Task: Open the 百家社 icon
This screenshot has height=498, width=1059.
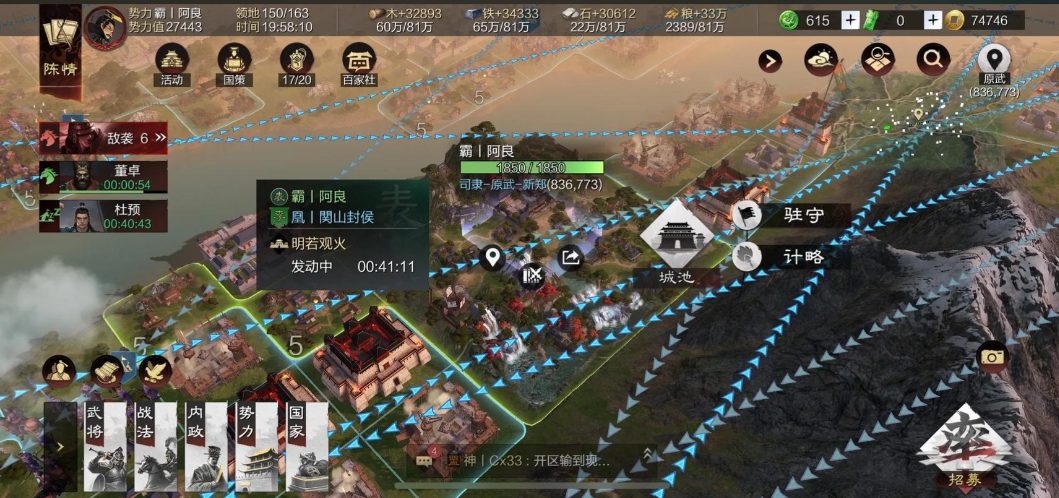Action: (359, 63)
